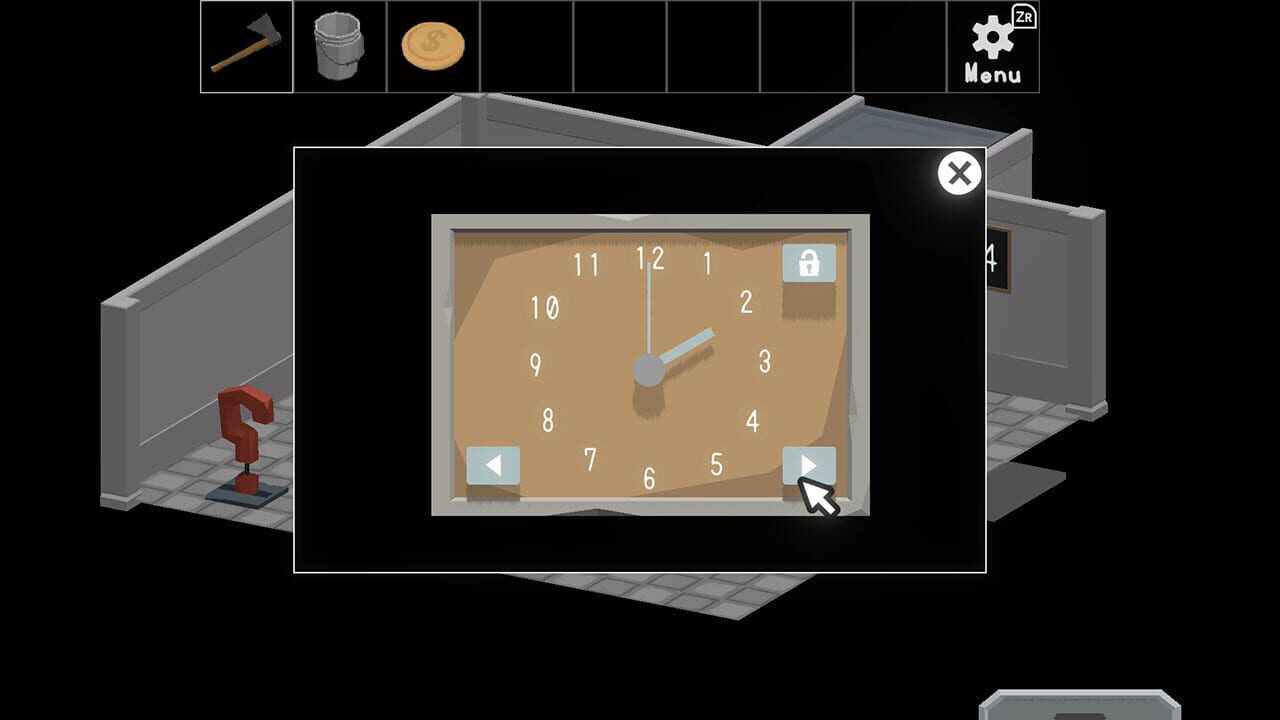This screenshot has width=1280, height=720.
Task: Select the fourth empty inventory slot
Action: point(527,47)
